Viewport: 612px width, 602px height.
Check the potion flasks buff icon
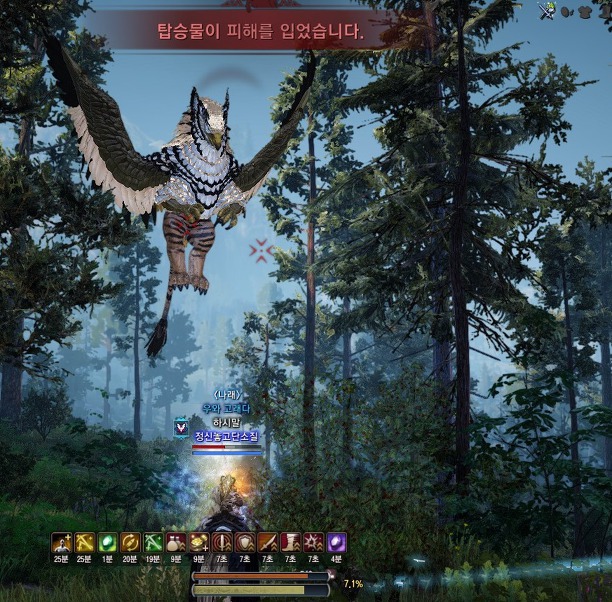176,543
